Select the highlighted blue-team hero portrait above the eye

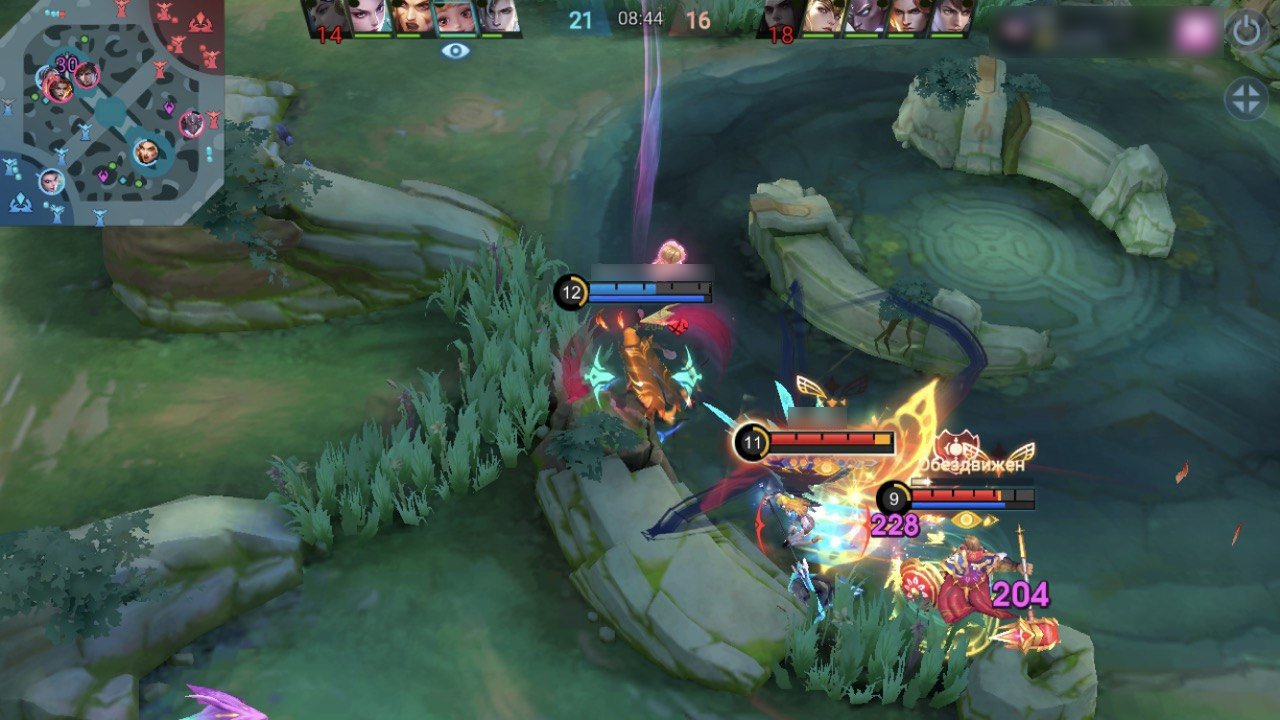(455, 18)
